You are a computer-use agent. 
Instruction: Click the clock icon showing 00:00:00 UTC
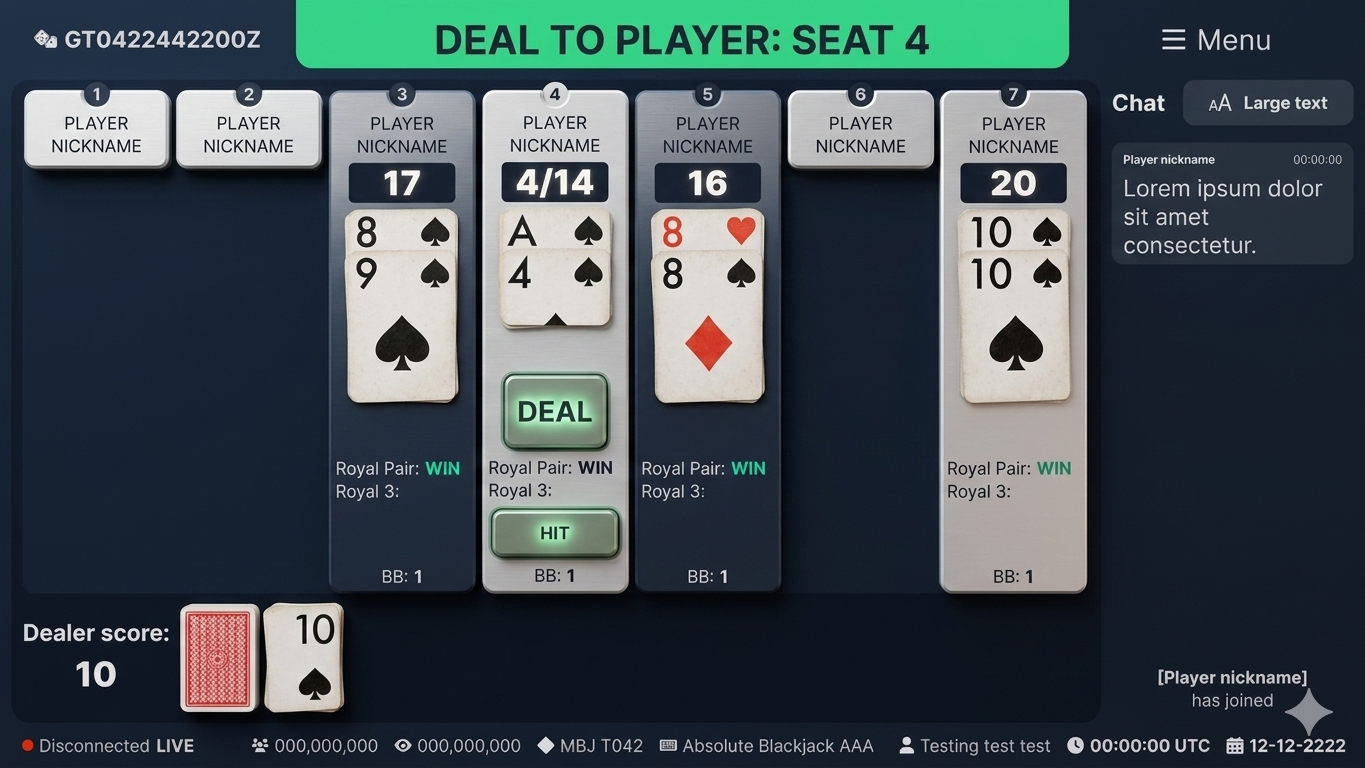click(1076, 745)
